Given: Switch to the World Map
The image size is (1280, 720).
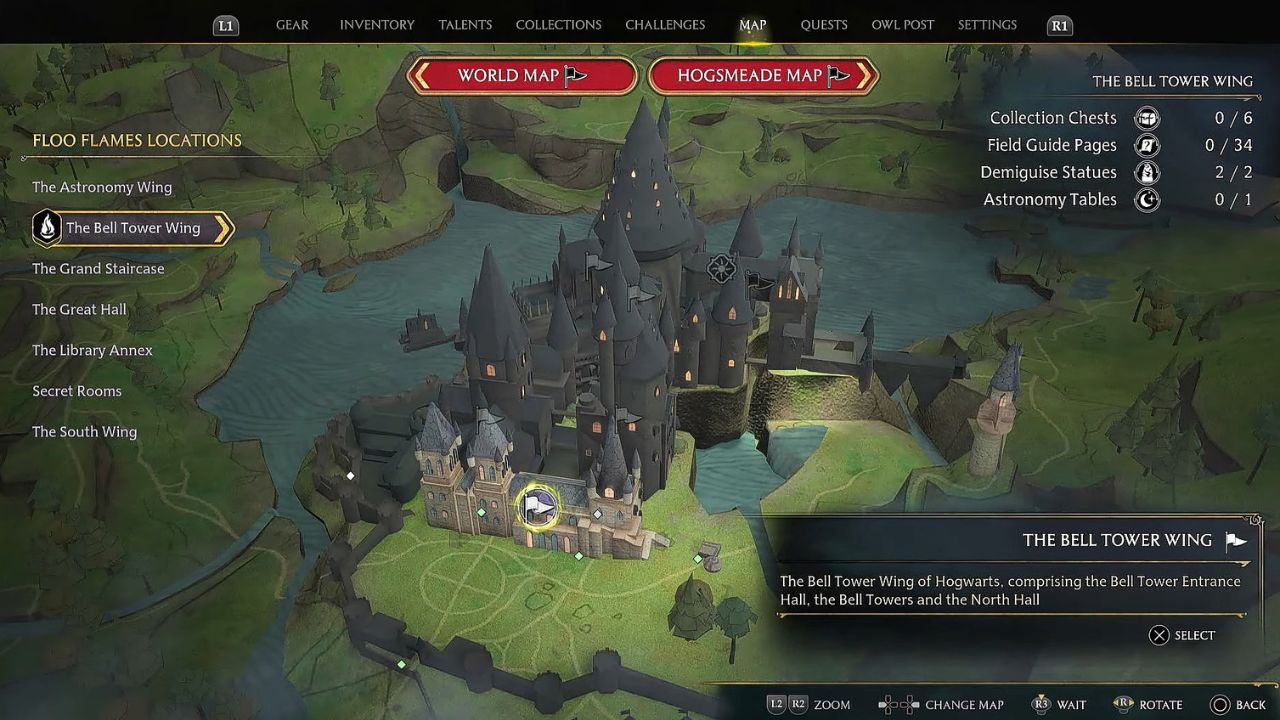Looking at the screenshot, I should 522,76.
